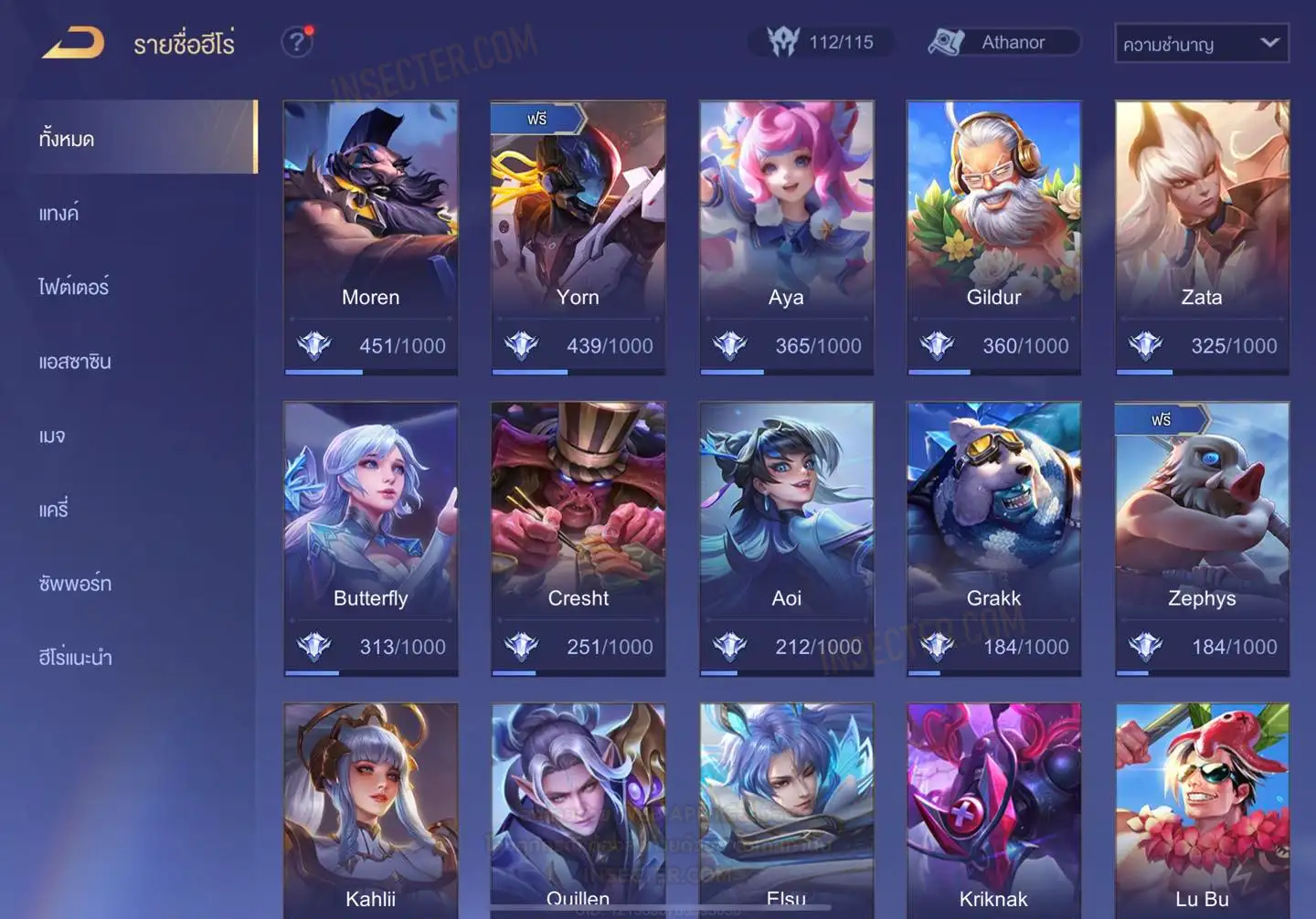1316x919 pixels.
Task: Open the question mark help icon
Action: click(296, 42)
